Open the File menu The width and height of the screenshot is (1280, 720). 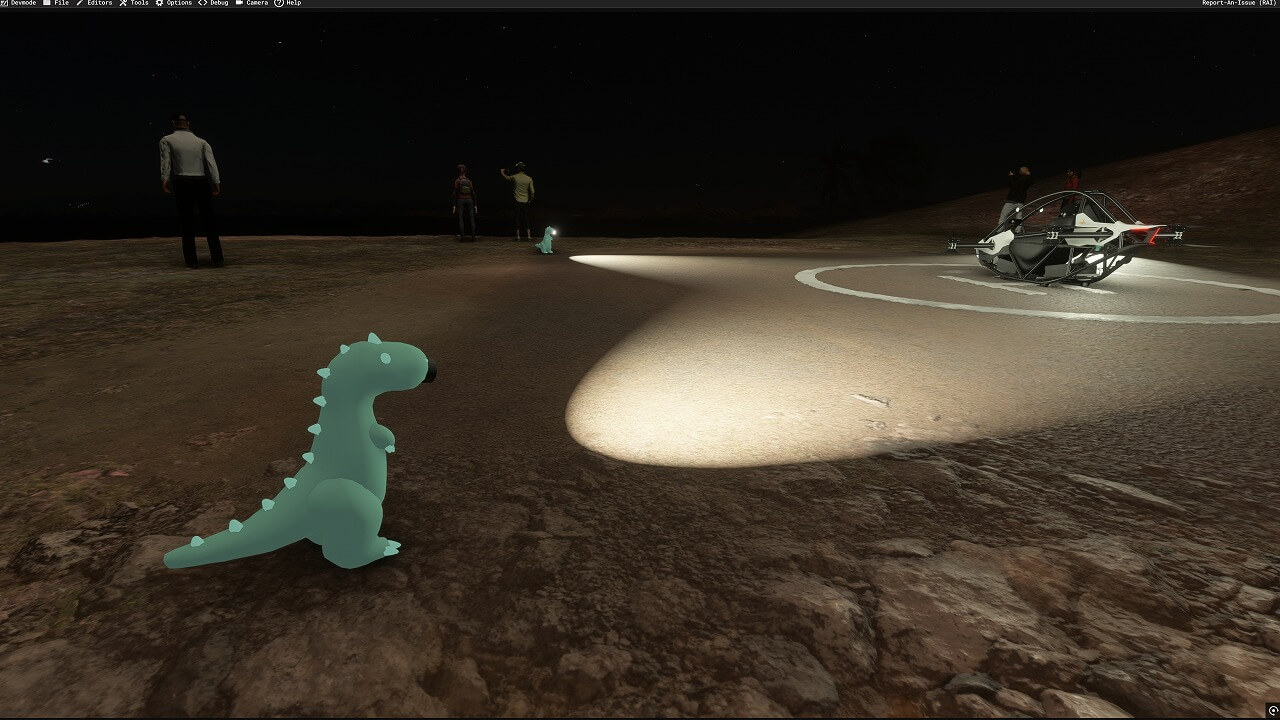click(56, 3)
